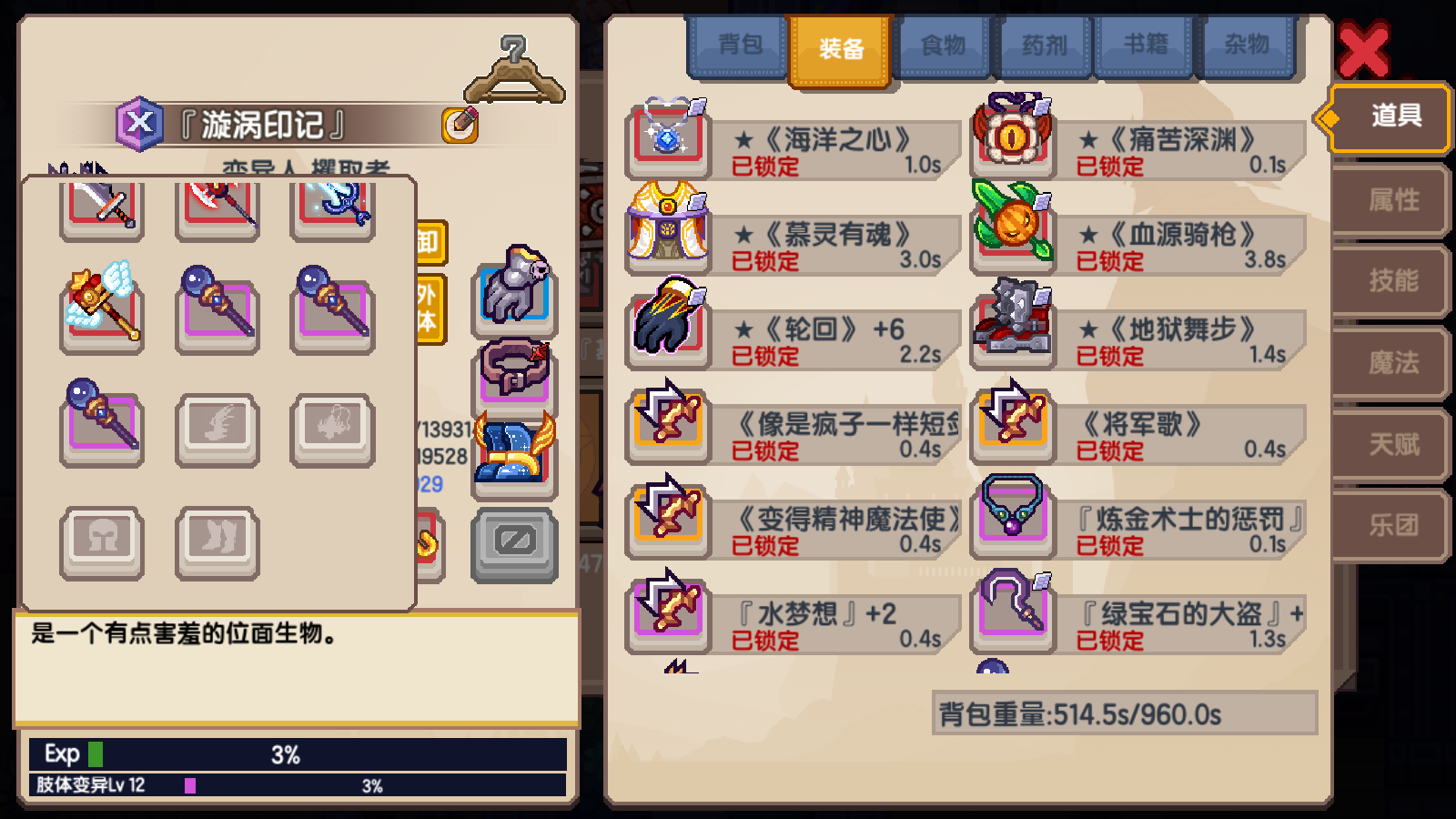Open the clothes hanger wardrobe icon

pos(517,68)
